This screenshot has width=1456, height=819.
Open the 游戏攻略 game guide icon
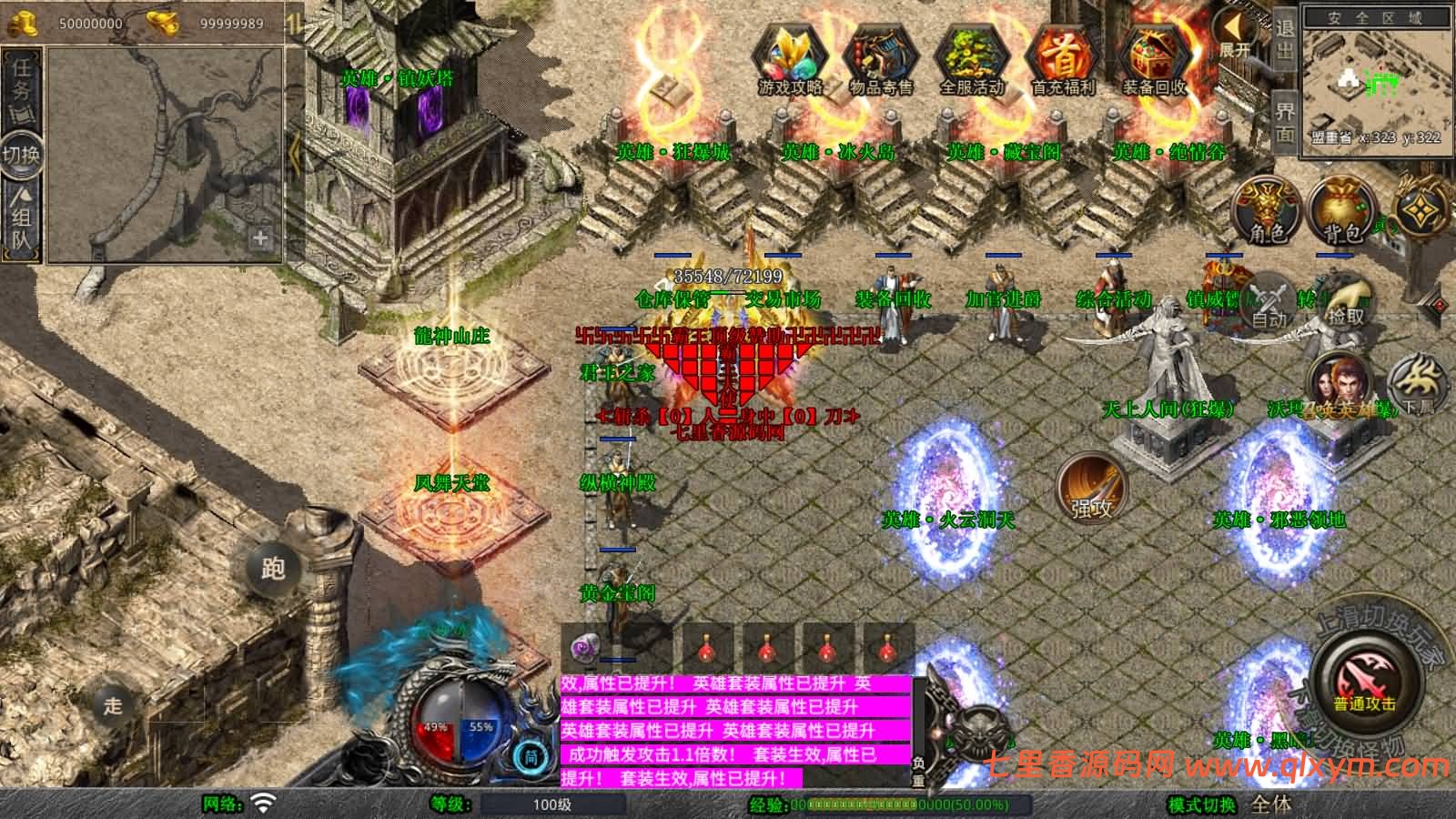click(789, 58)
